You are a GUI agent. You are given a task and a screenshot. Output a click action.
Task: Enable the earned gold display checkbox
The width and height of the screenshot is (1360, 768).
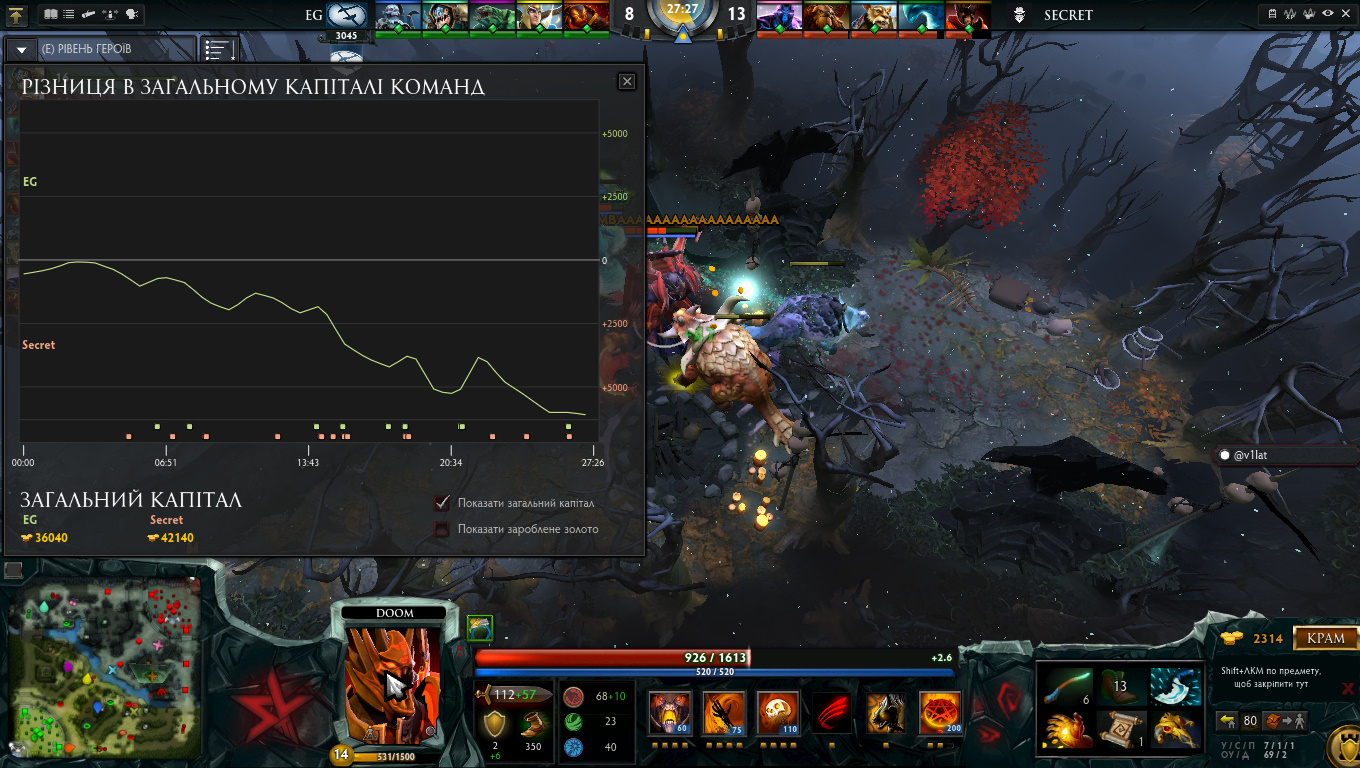click(442, 529)
